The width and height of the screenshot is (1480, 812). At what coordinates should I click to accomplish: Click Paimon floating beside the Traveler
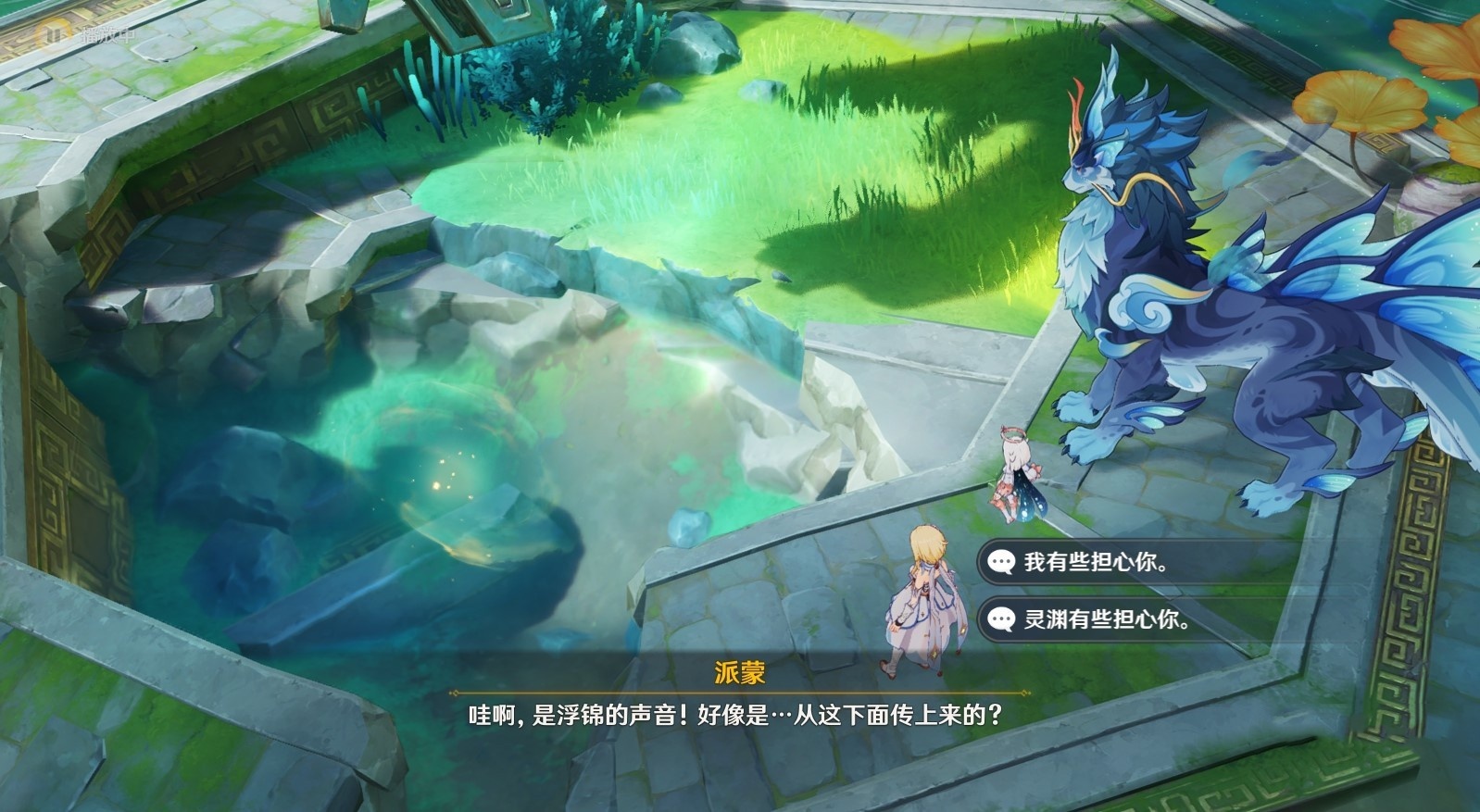(1017, 472)
